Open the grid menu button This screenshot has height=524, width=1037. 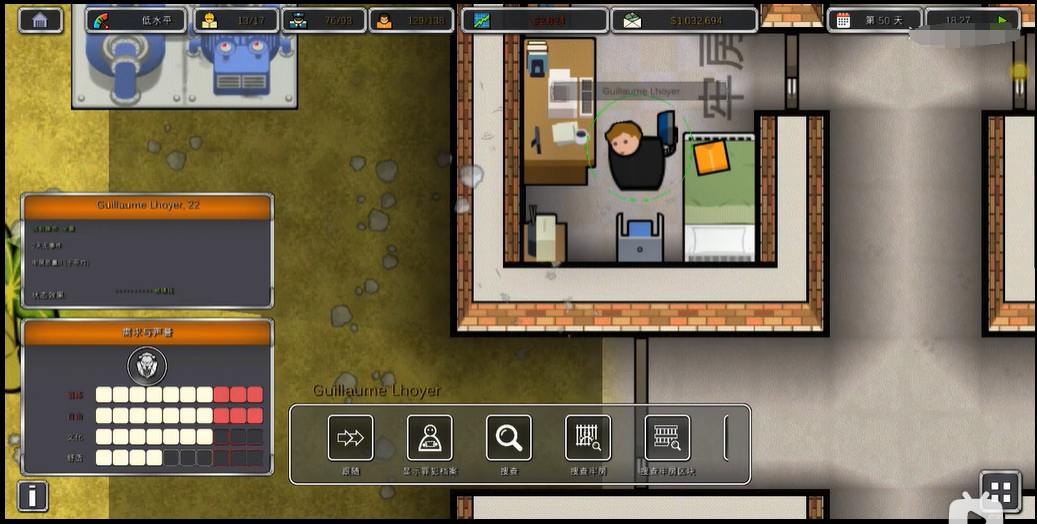click(1000, 491)
